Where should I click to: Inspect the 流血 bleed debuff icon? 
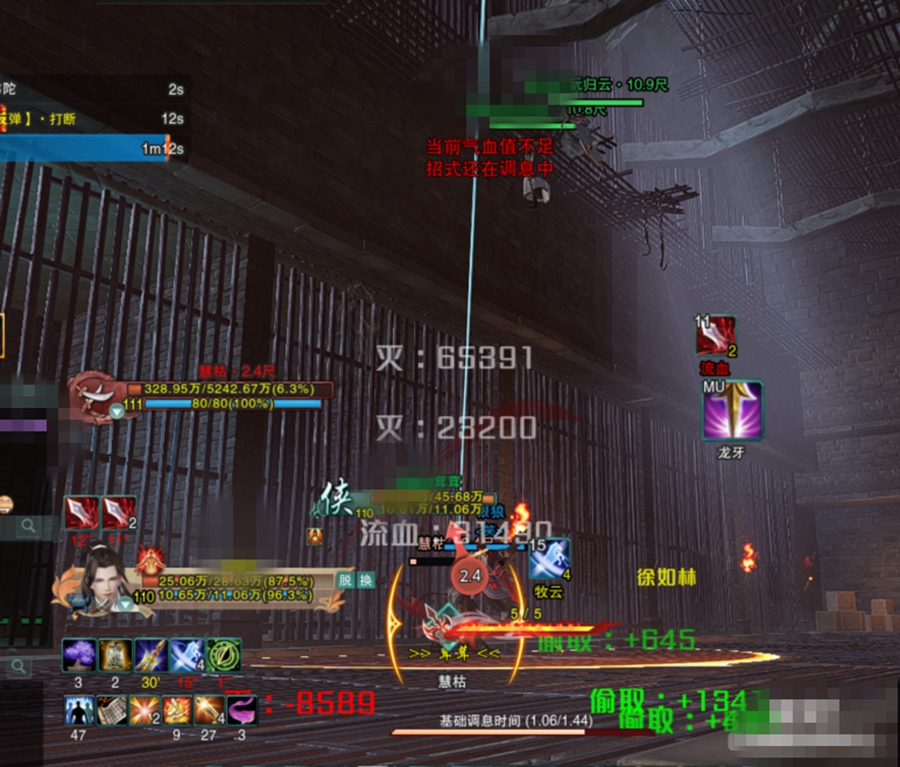pos(716,336)
